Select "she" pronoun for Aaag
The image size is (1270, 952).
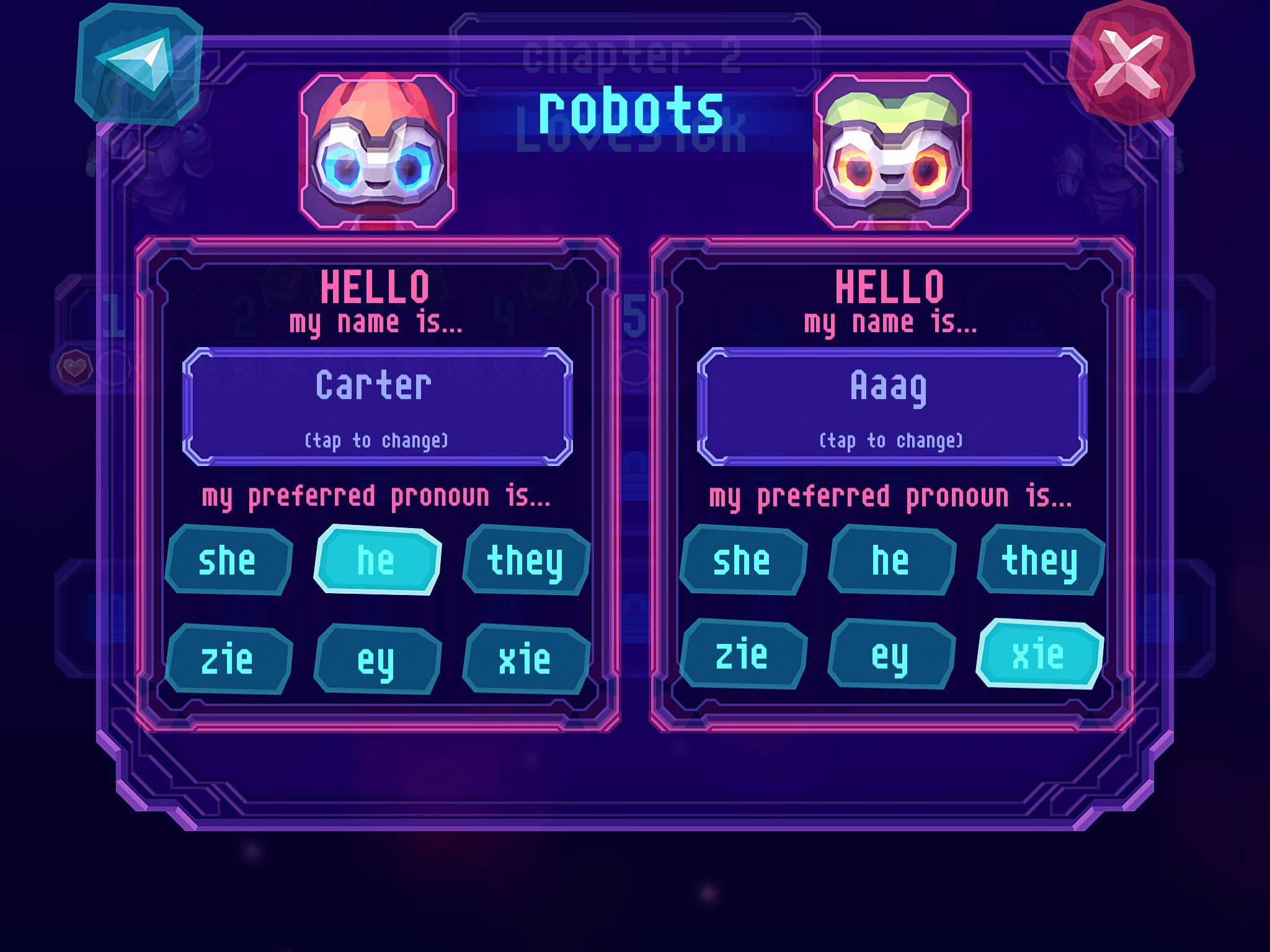click(x=743, y=560)
